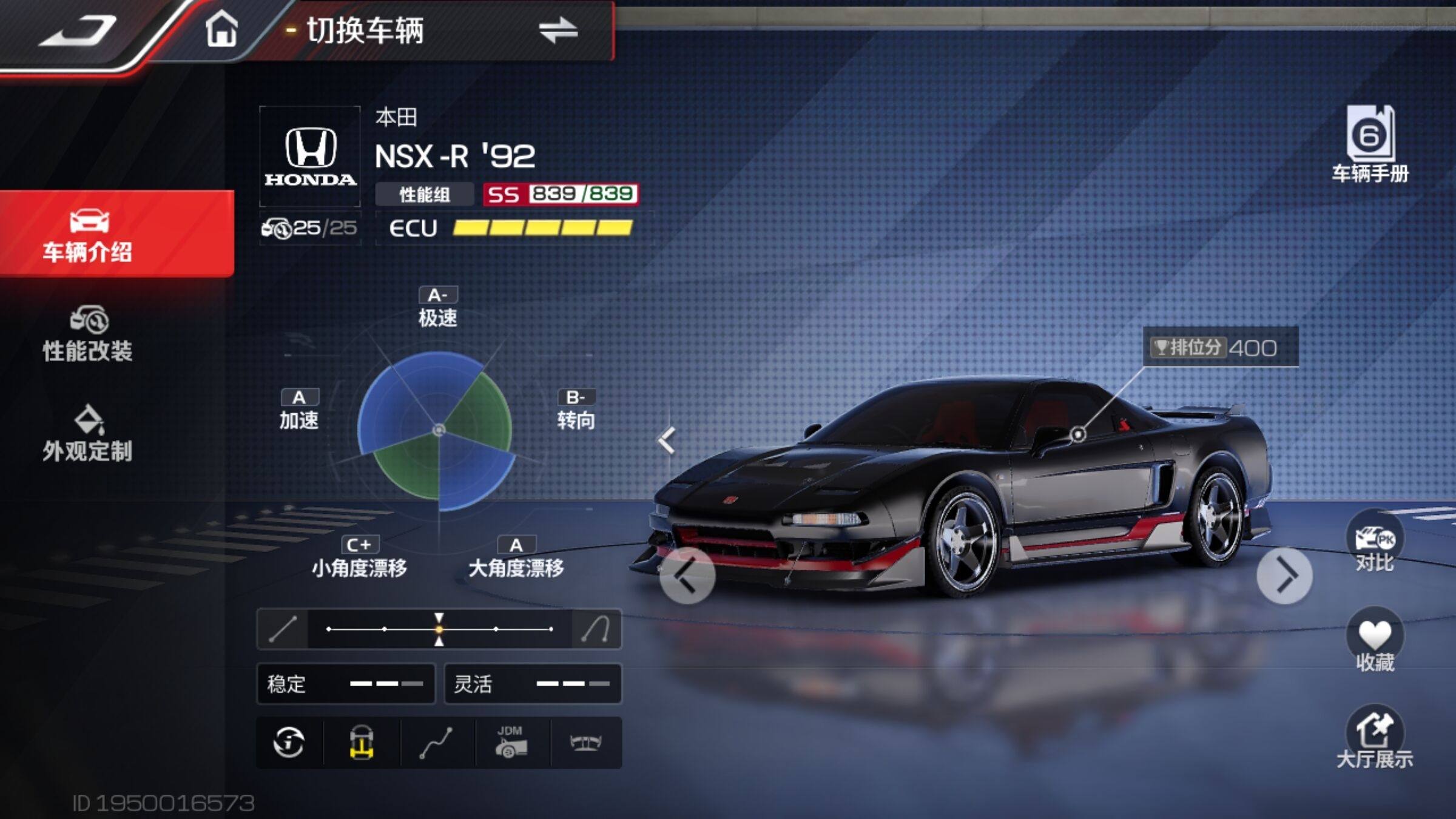Open the 排位分 400 ranking tag

point(1221,348)
